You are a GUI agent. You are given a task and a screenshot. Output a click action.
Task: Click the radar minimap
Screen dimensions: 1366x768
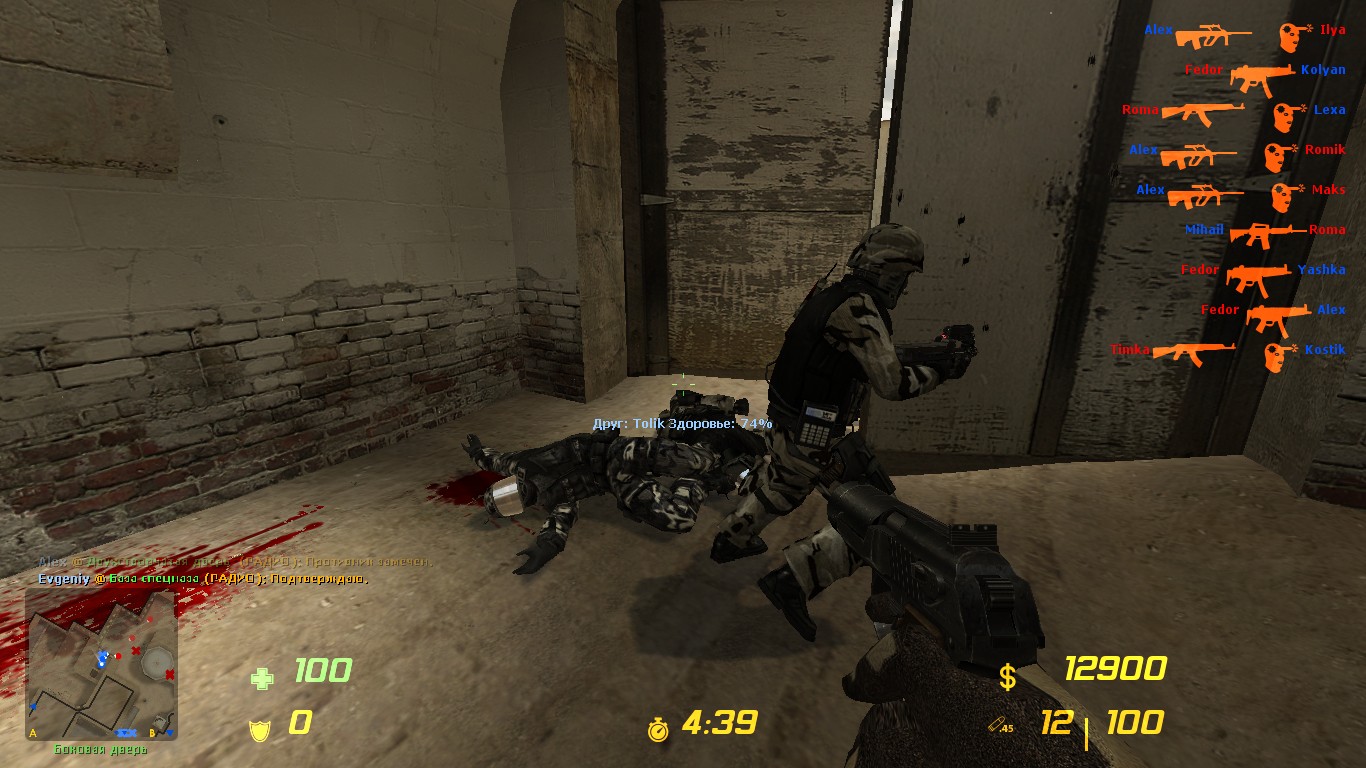(x=102, y=663)
